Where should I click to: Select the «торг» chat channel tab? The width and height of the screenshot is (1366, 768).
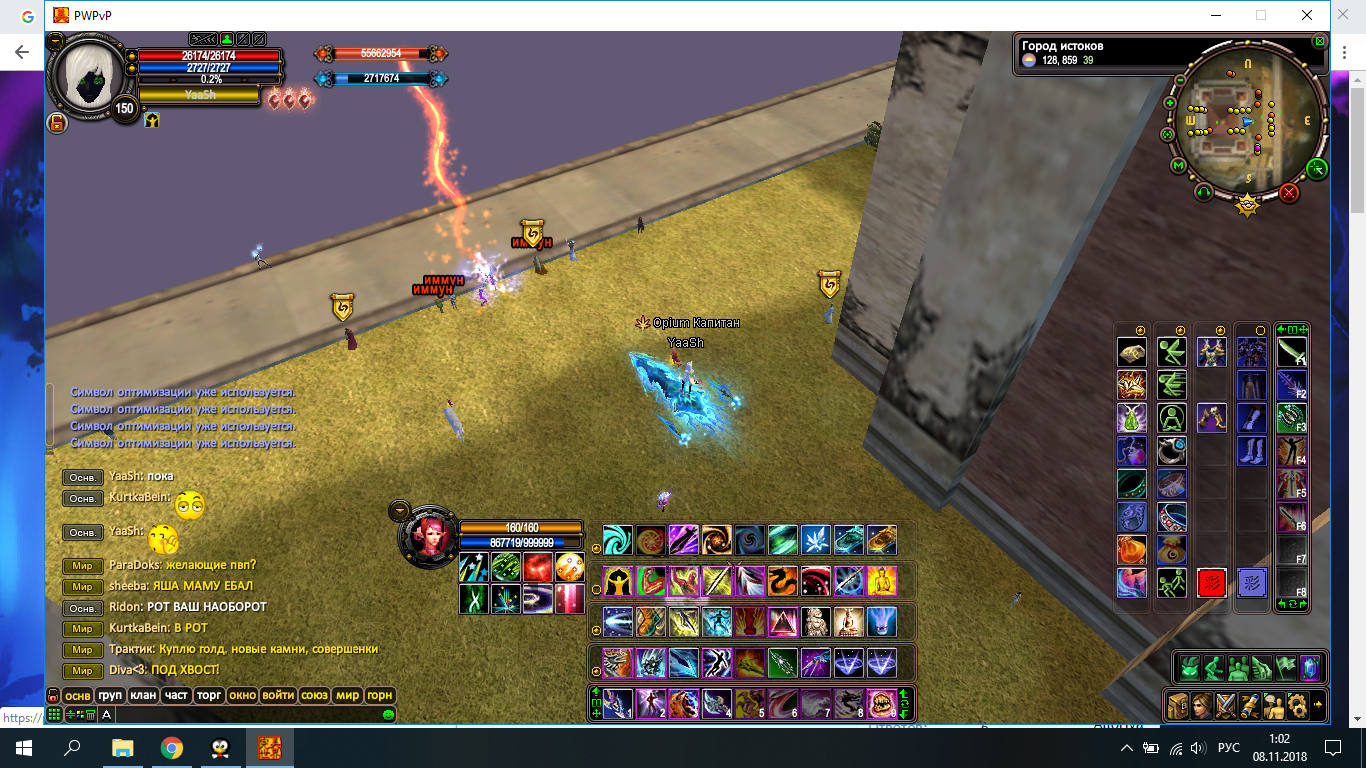point(209,695)
